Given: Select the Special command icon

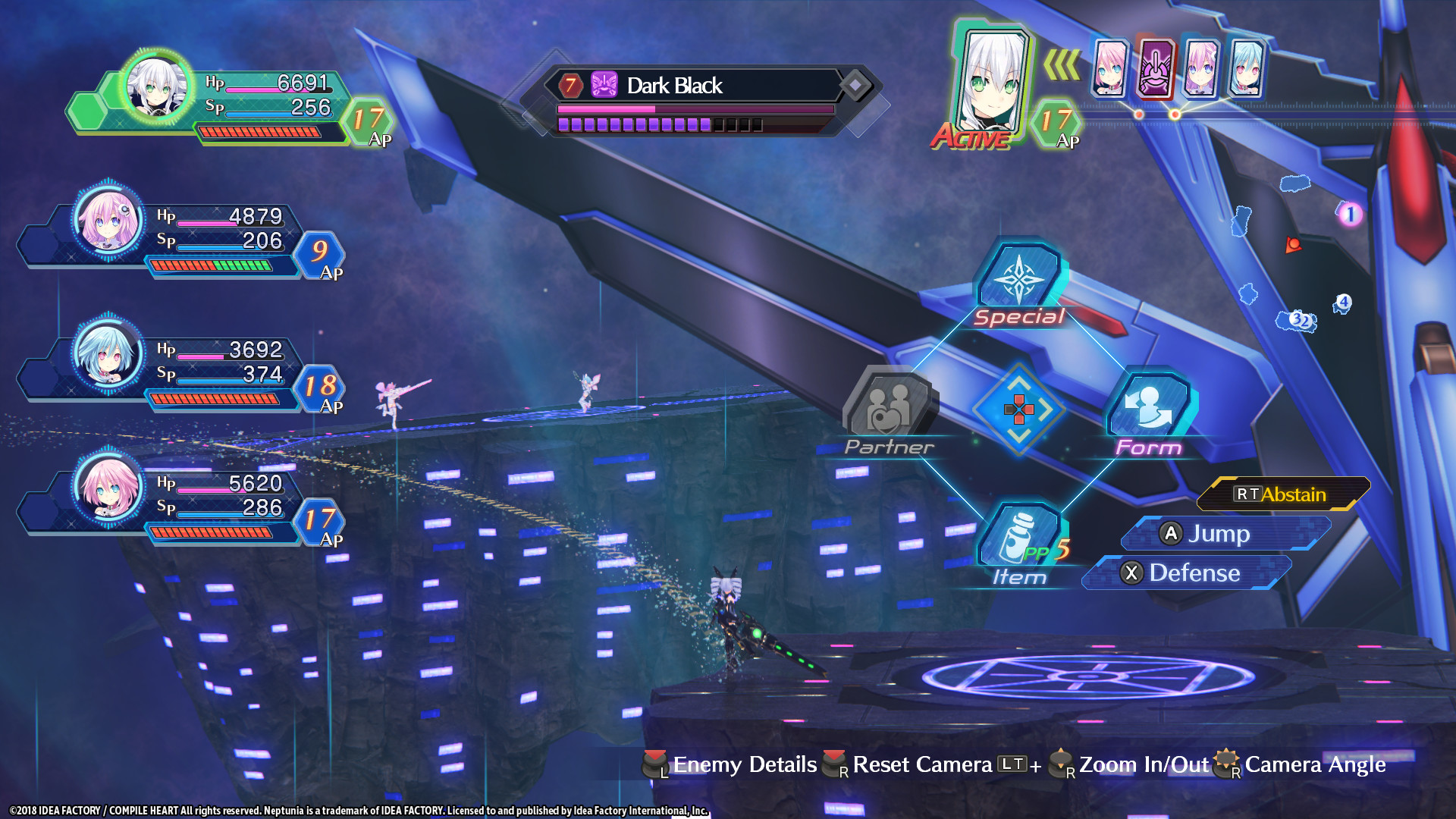Looking at the screenshot, I should (x=1018, y=279).
